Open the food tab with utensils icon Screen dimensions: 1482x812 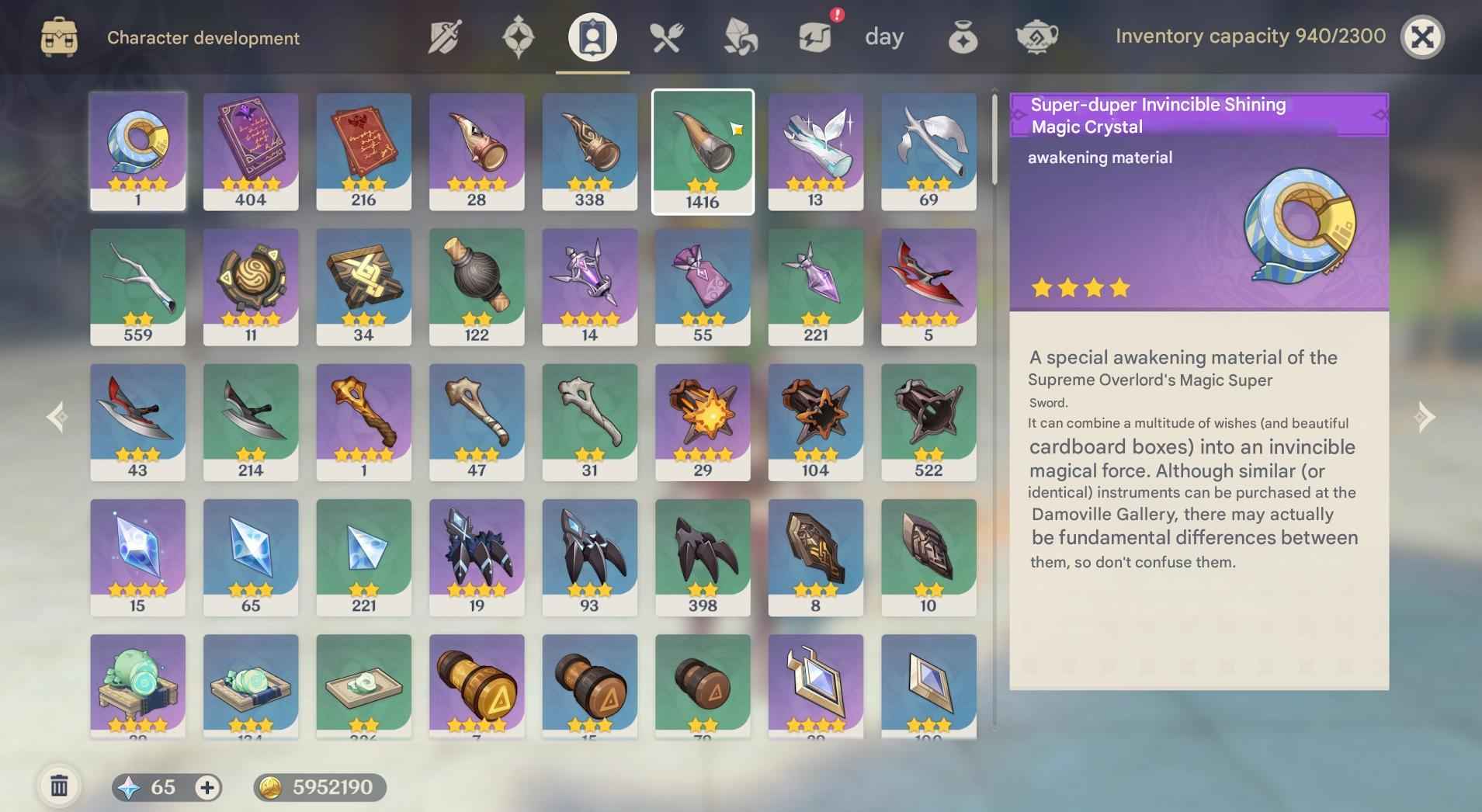coord(666,36)
